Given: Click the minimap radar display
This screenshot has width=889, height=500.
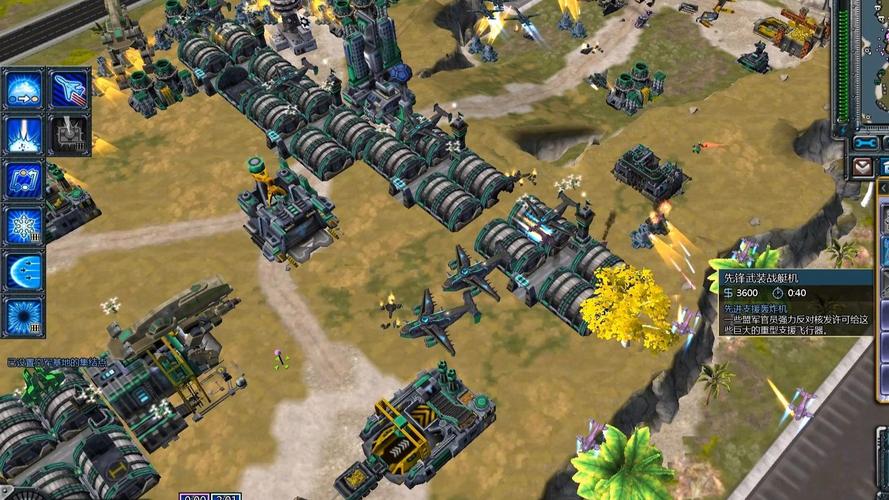Looking at the screenshot, I should (874, 60).
